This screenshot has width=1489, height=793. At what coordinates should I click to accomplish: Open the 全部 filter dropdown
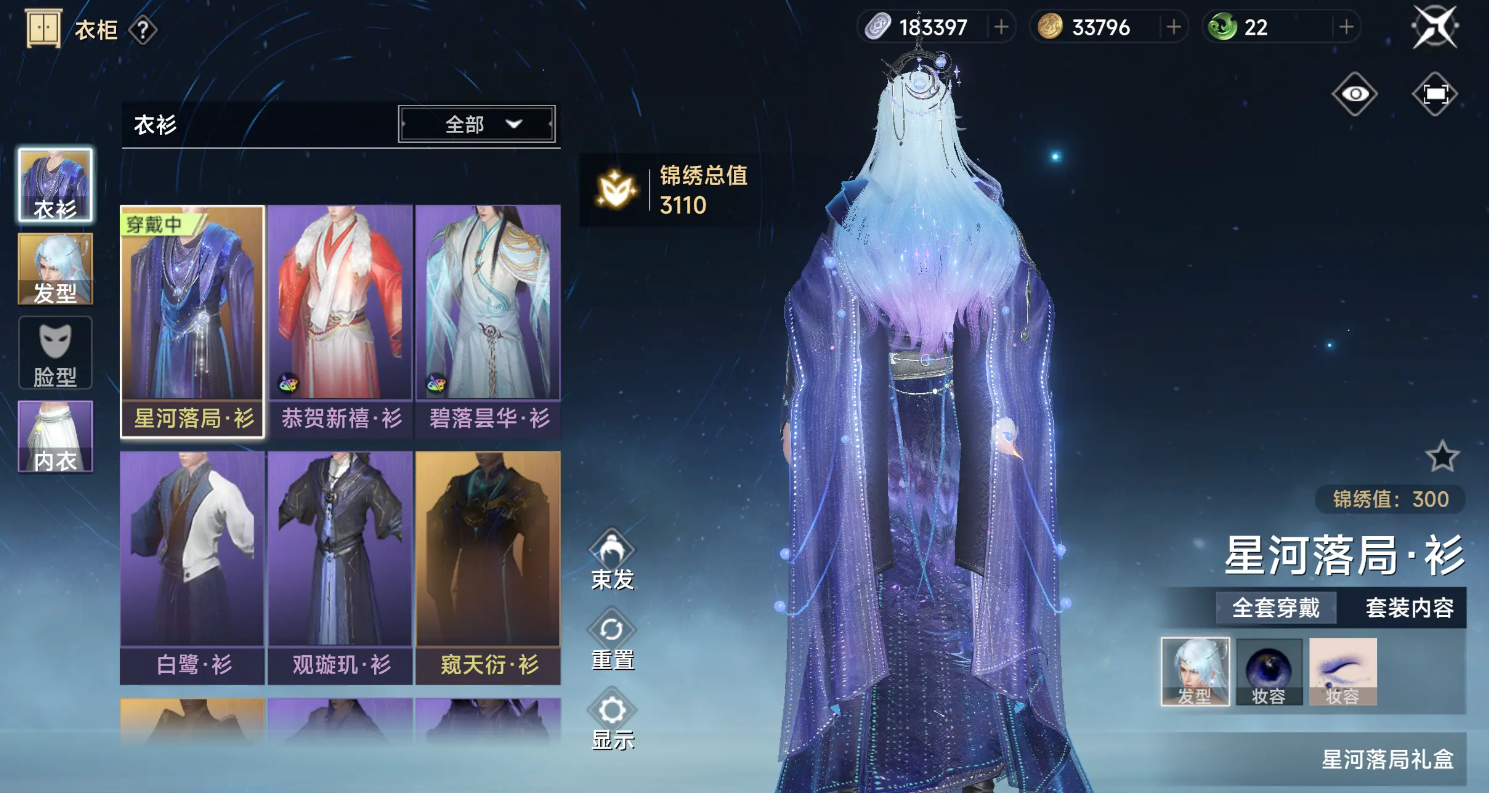[x=477, y=124]
